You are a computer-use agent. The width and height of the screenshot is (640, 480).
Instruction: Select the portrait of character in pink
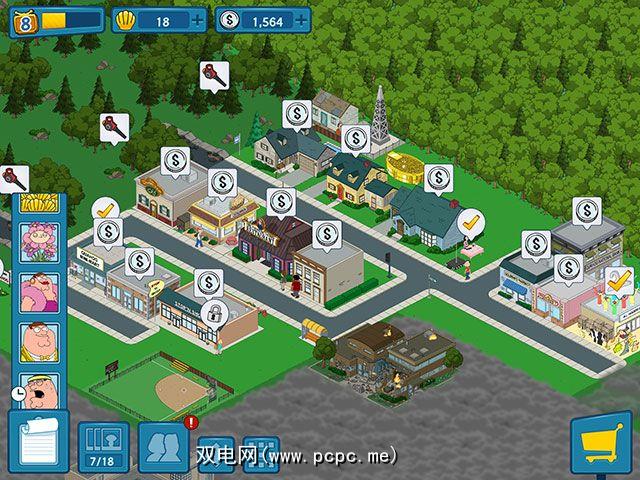tap(40, 291)
